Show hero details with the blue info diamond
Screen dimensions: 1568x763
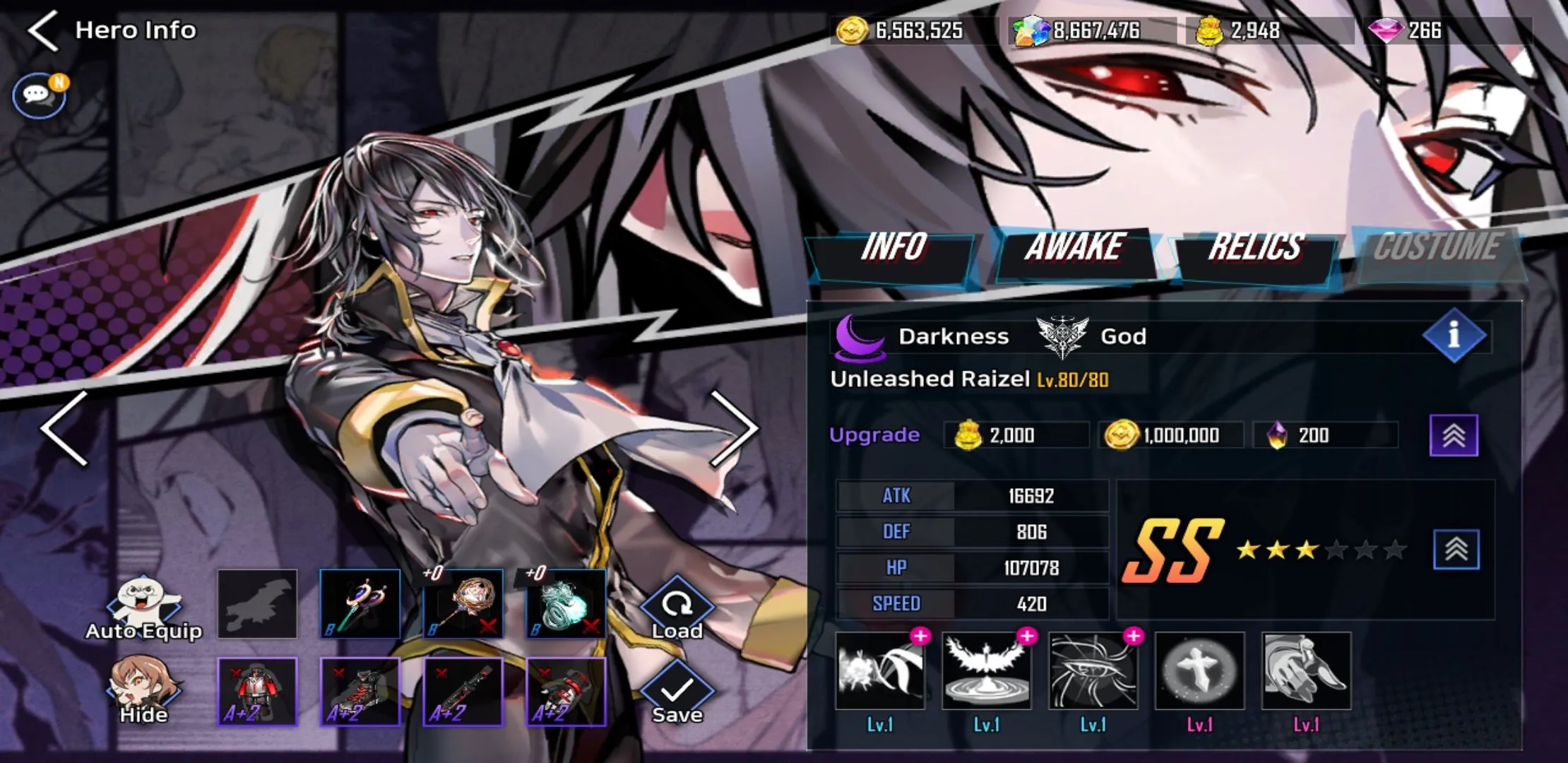click(1454, 335)
